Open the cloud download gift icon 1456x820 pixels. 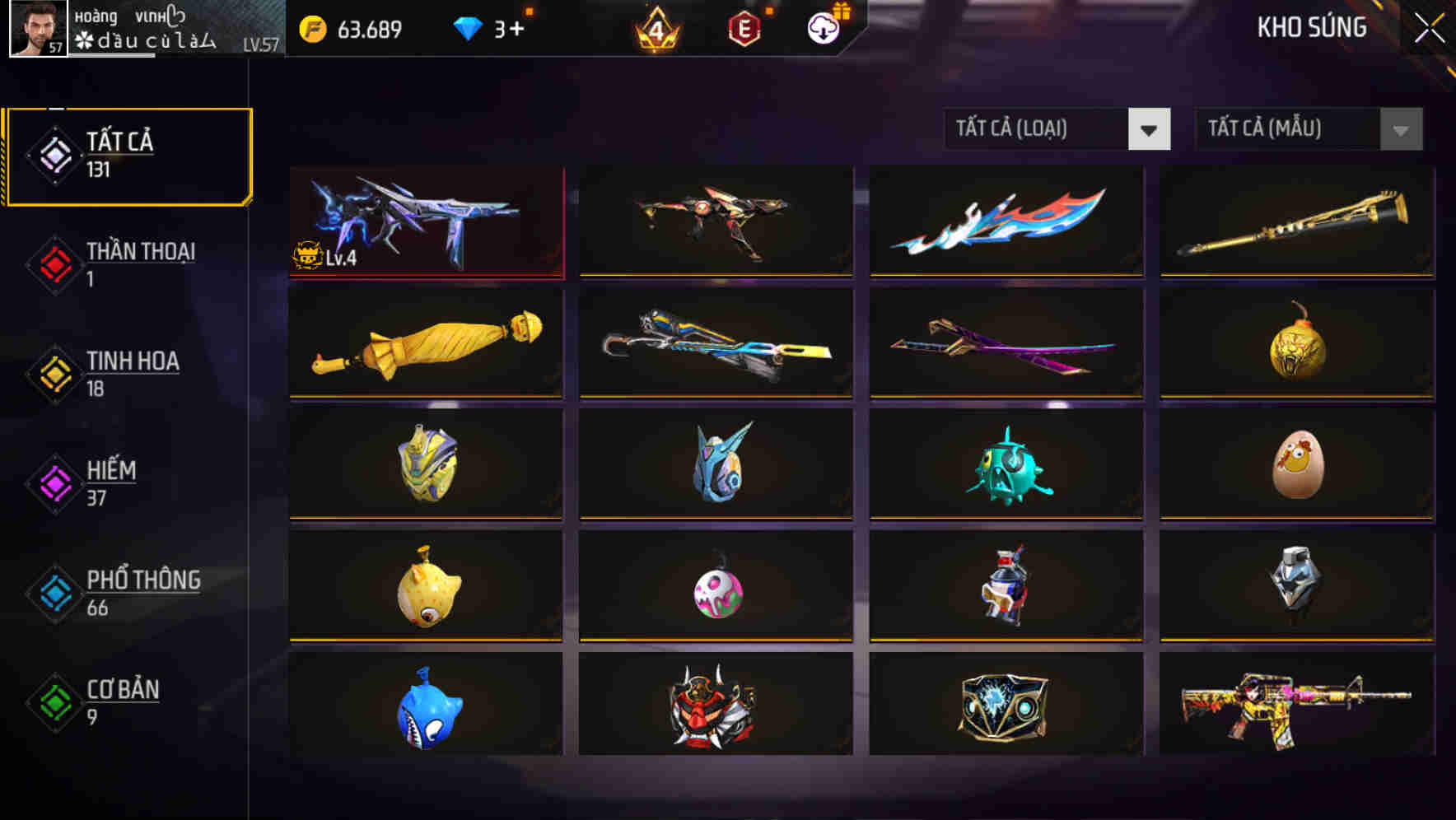(821, 29)
